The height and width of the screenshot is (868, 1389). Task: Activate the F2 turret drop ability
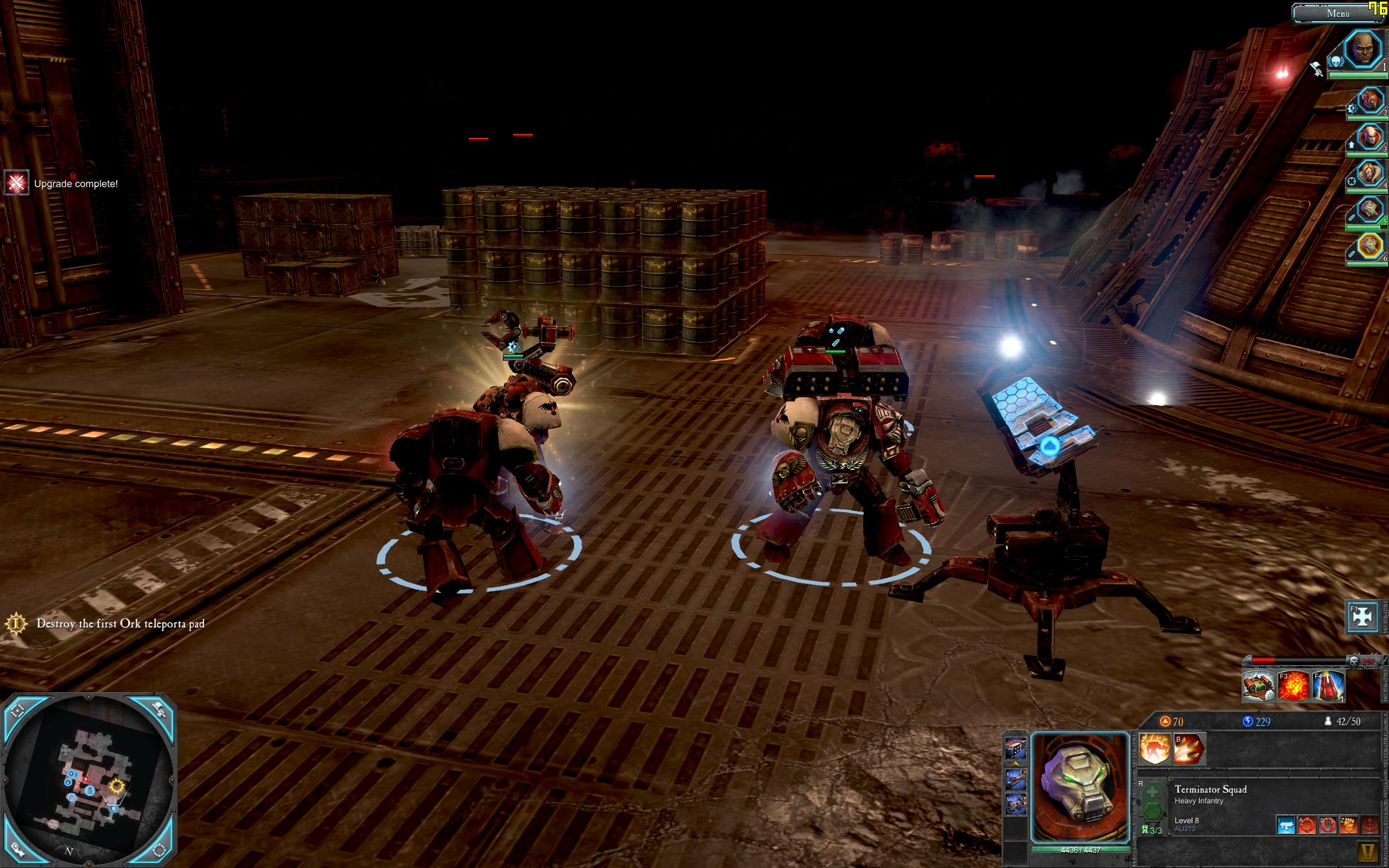[1259, 687]
